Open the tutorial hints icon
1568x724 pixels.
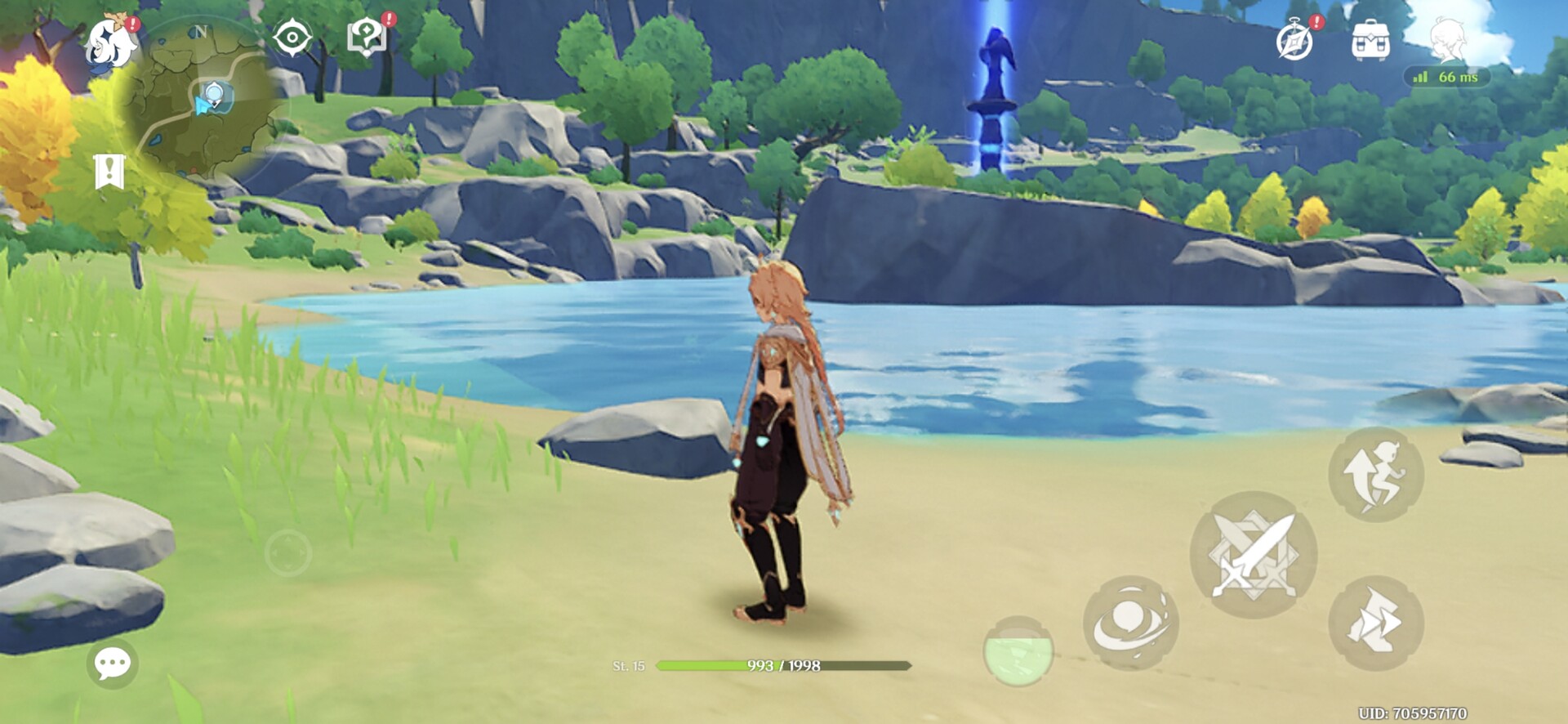(x=367, y=37)
